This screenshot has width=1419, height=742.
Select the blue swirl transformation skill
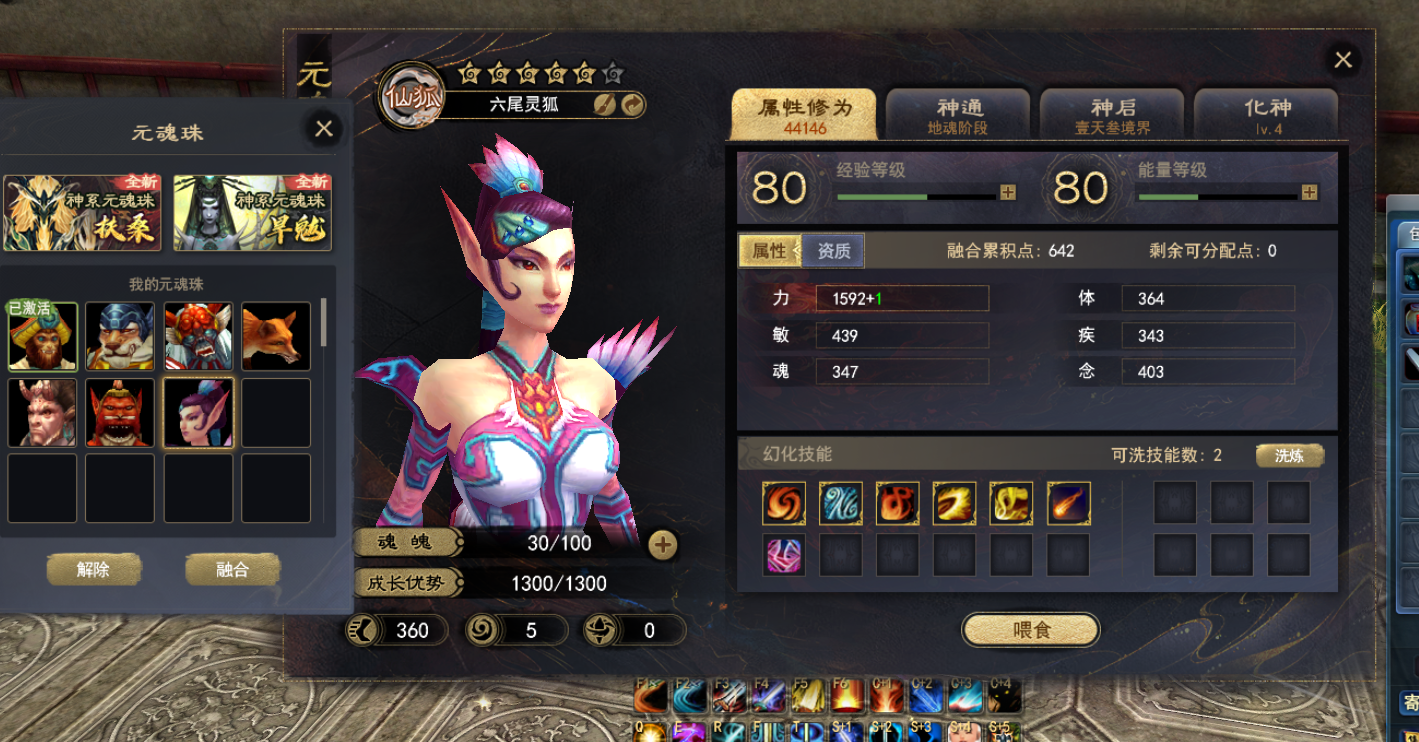841,503
